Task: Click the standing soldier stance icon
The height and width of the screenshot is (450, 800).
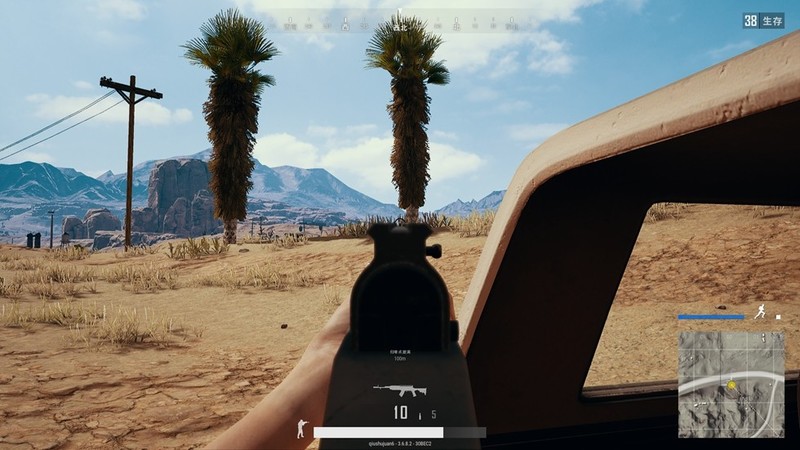Action: pos(301,428)
